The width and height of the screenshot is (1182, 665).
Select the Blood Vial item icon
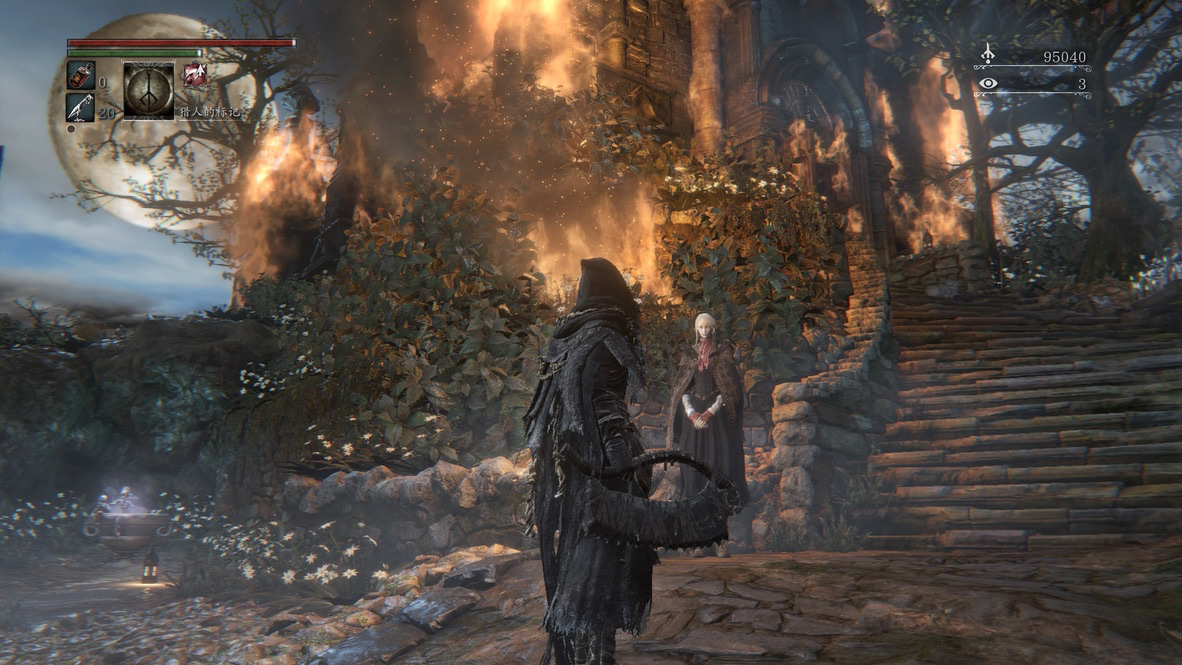[80, 75]
